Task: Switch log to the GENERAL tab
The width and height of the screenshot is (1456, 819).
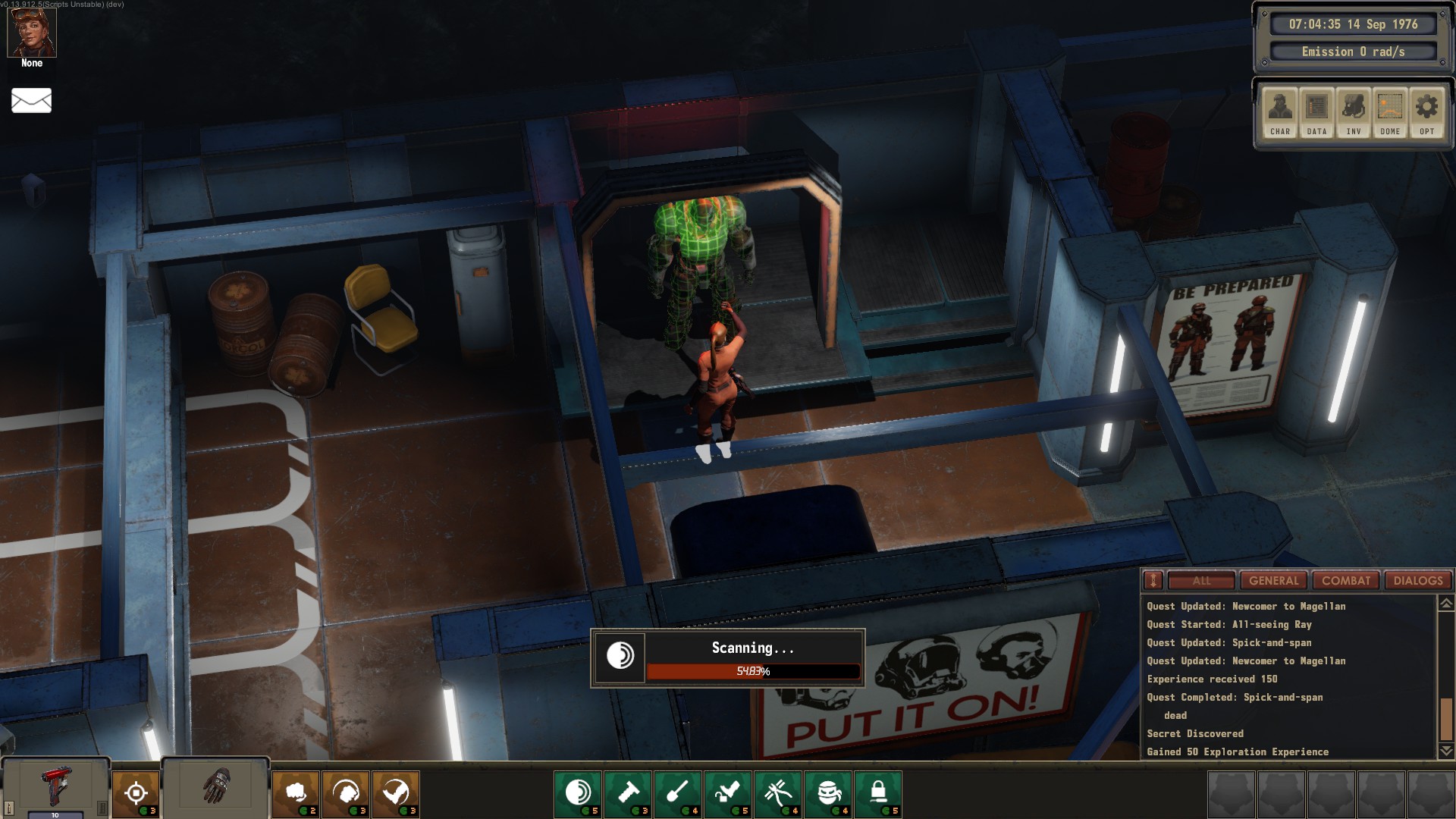Action: pos(1274,581)
